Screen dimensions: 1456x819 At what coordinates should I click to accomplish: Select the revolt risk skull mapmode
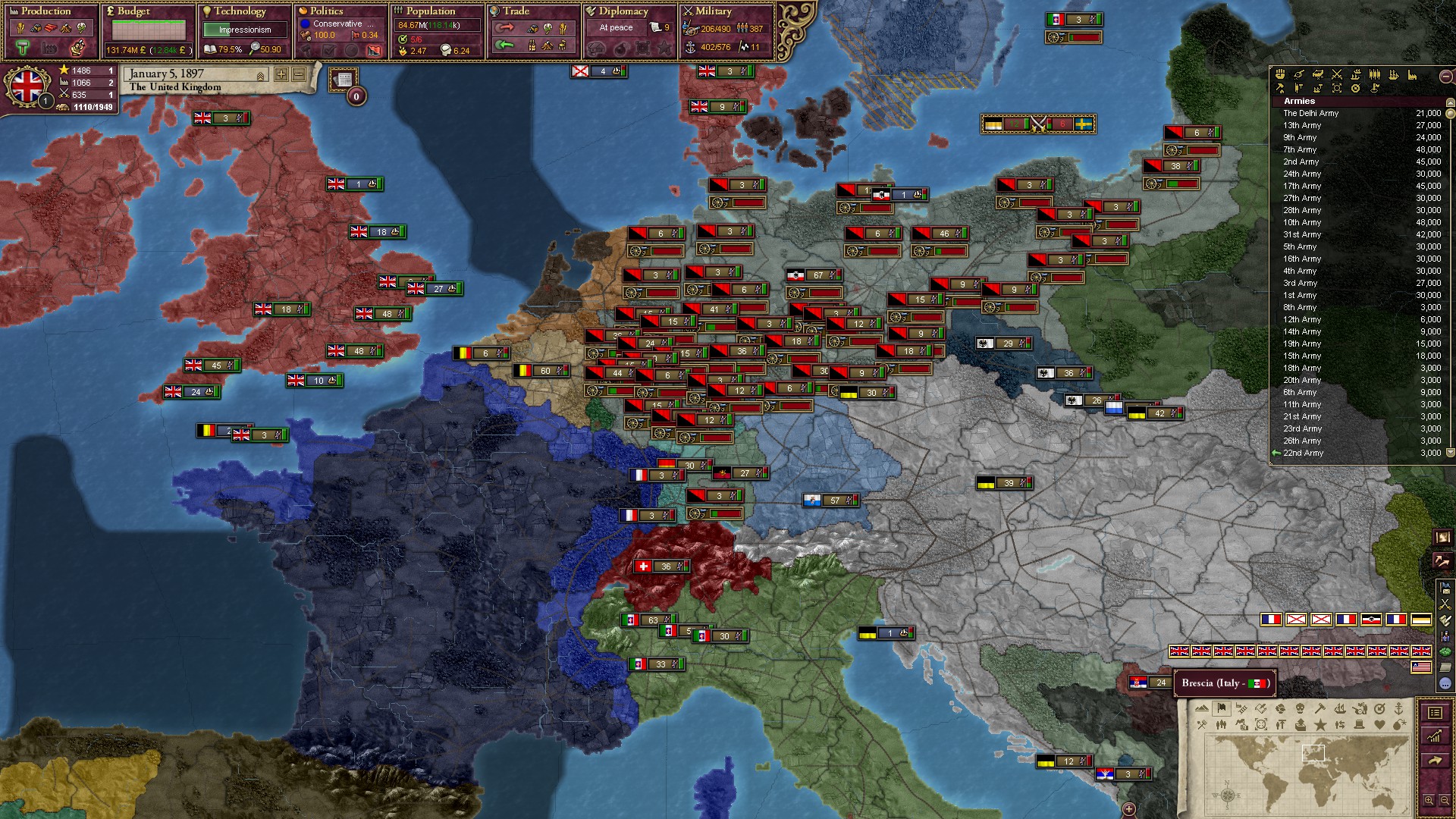(1301, 708)
